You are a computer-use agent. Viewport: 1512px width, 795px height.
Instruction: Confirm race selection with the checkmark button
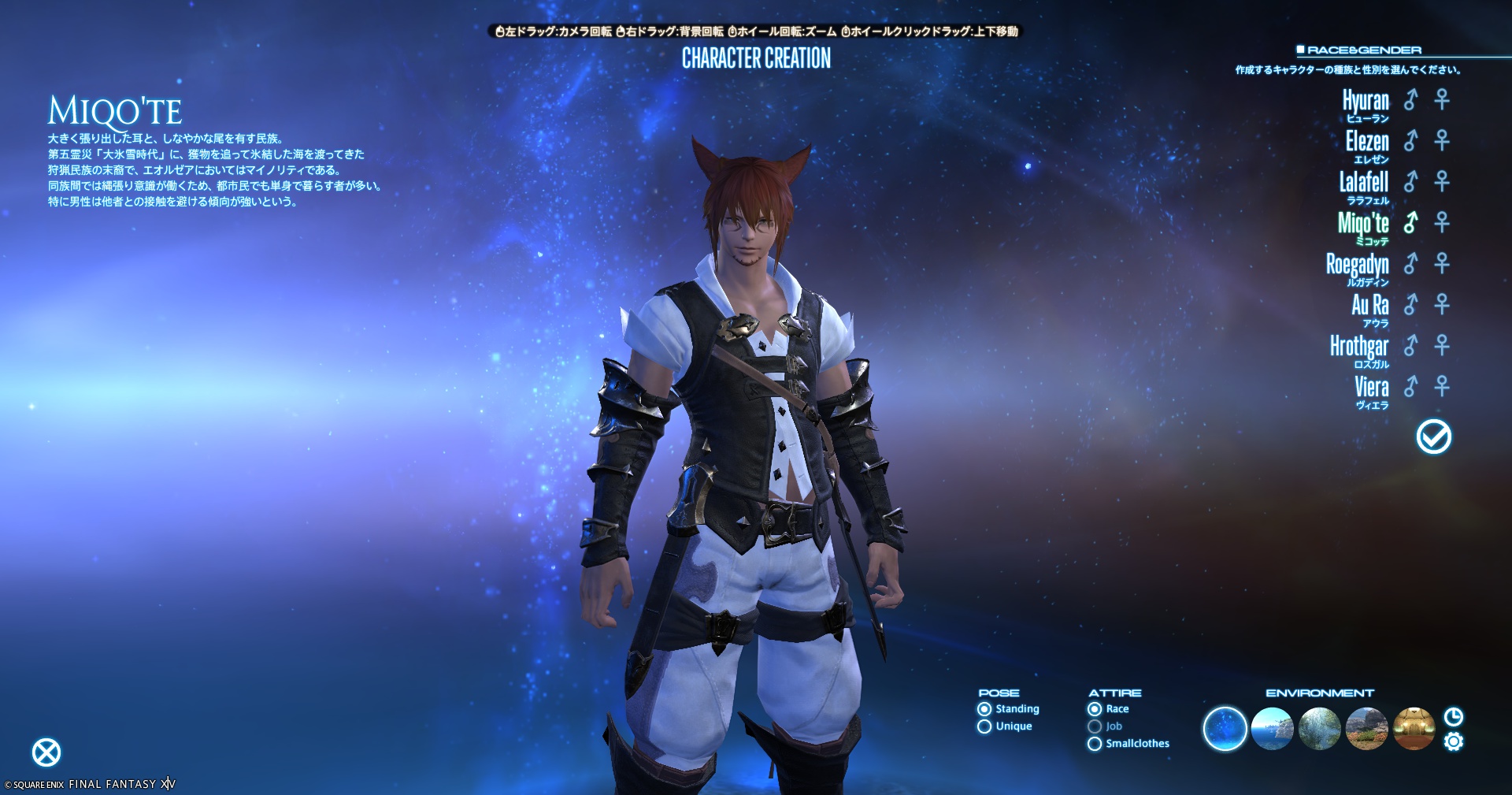[1433, 437]
